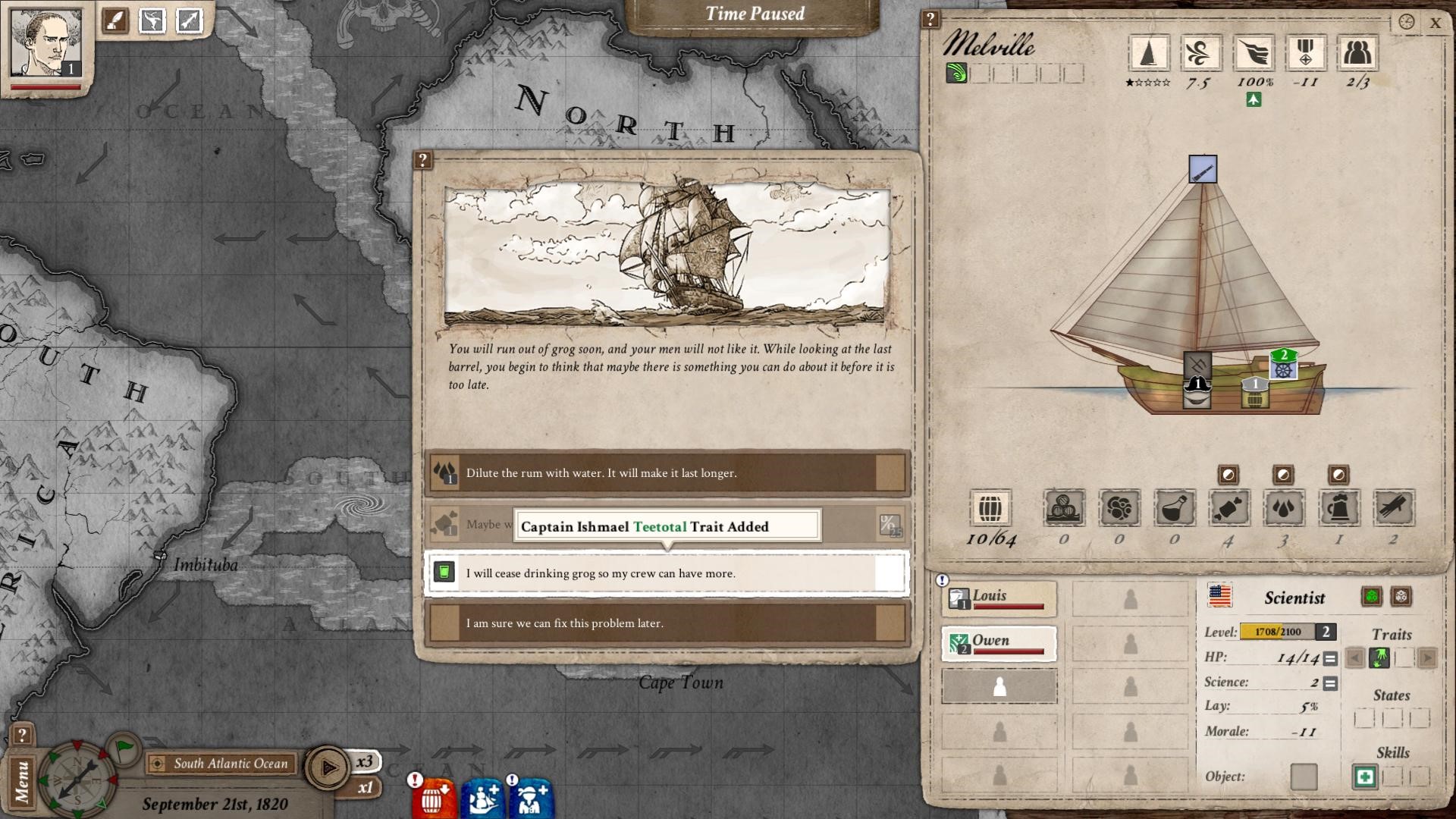Select the beer mug grog resource icon
This screenshot has height=819, width=1456.
1338,508
